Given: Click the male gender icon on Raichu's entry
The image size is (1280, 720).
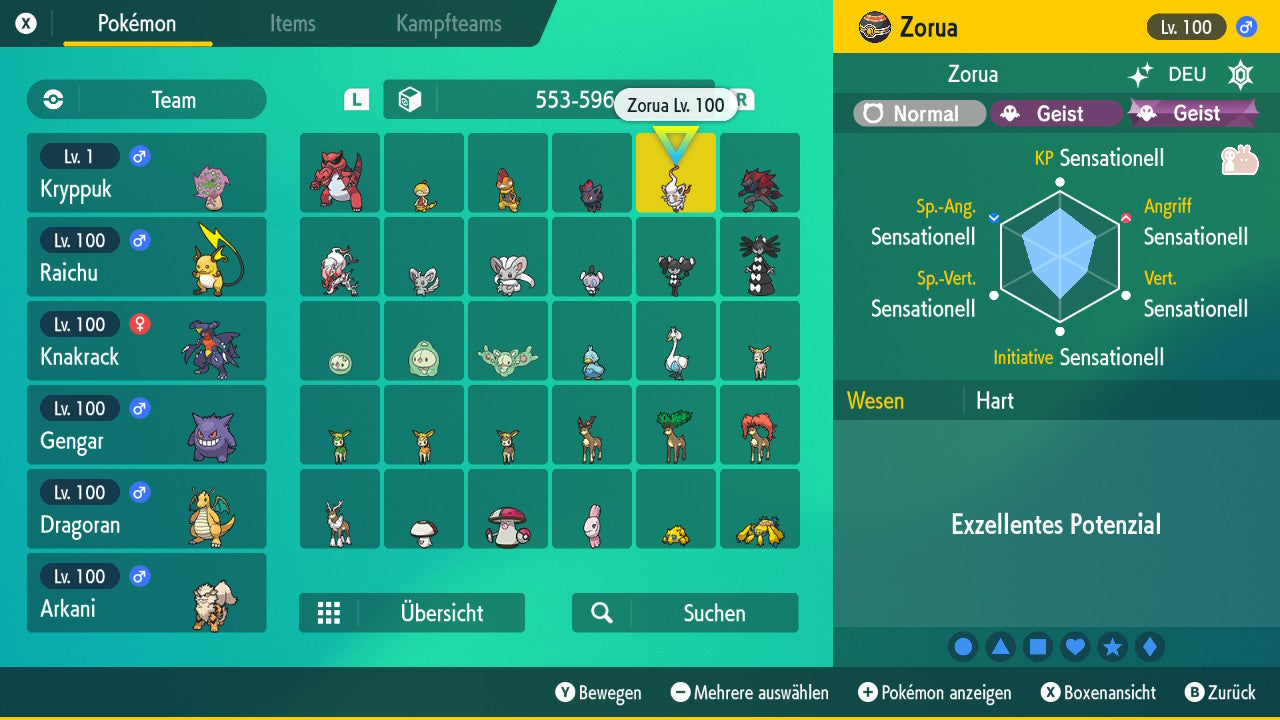Looking at the screenshot, I should (x=139, y=240).
